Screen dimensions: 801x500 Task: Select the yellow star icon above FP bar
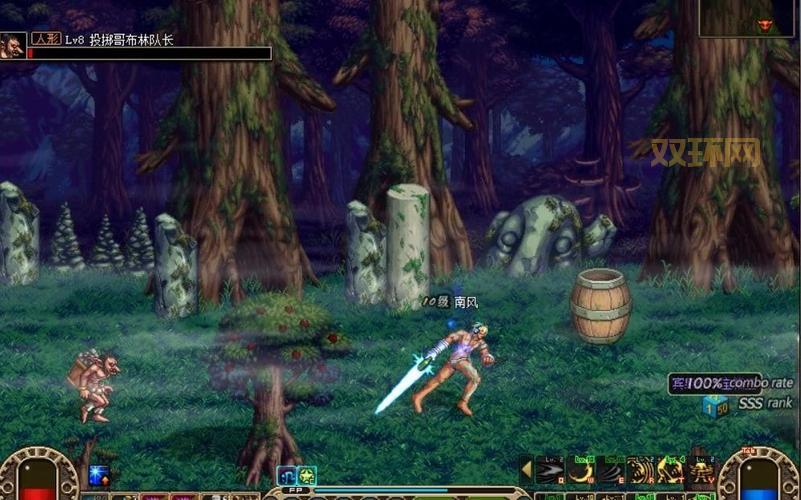[x=307, y=476]
